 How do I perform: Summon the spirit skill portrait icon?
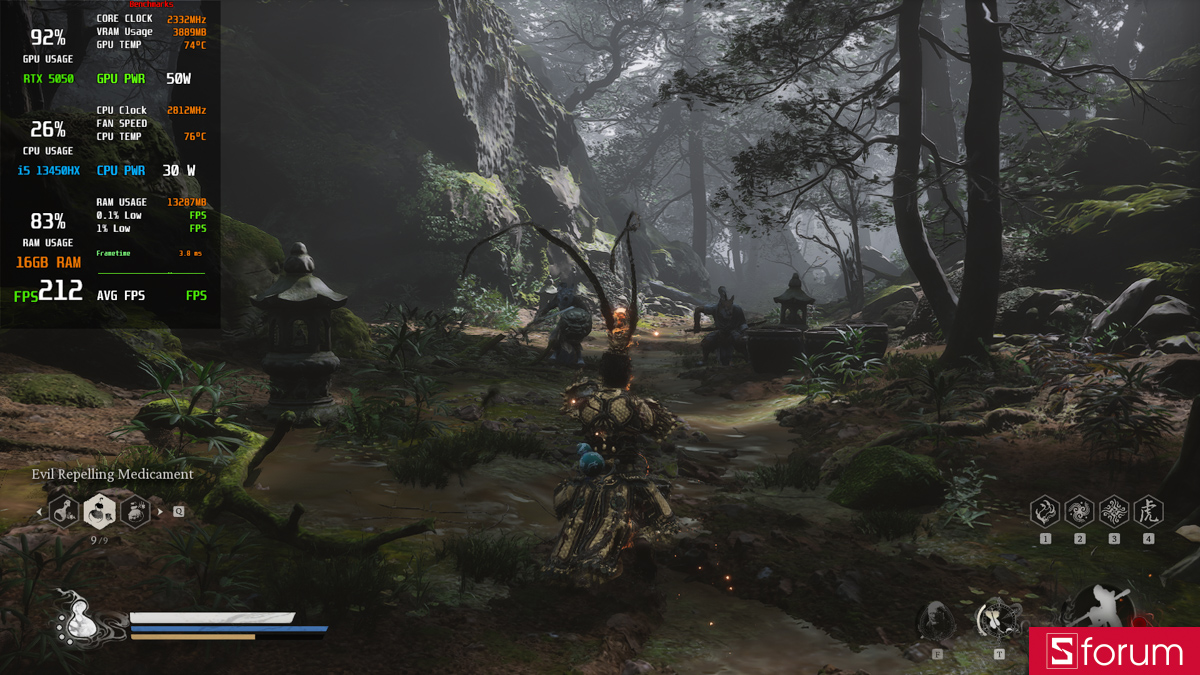coord(937,621)
